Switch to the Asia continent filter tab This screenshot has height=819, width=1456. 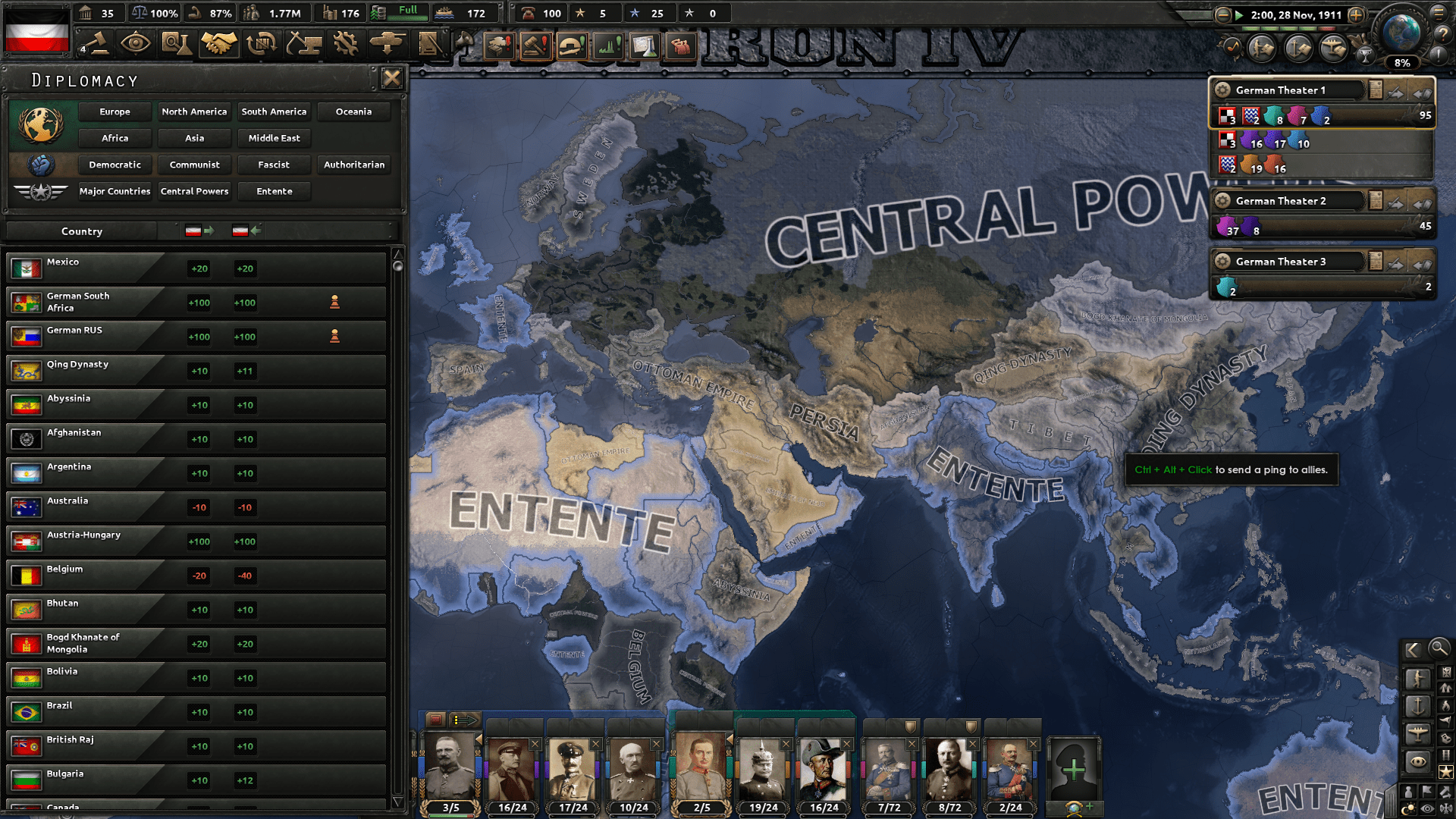pyautogui.click(x=194, y=138)
